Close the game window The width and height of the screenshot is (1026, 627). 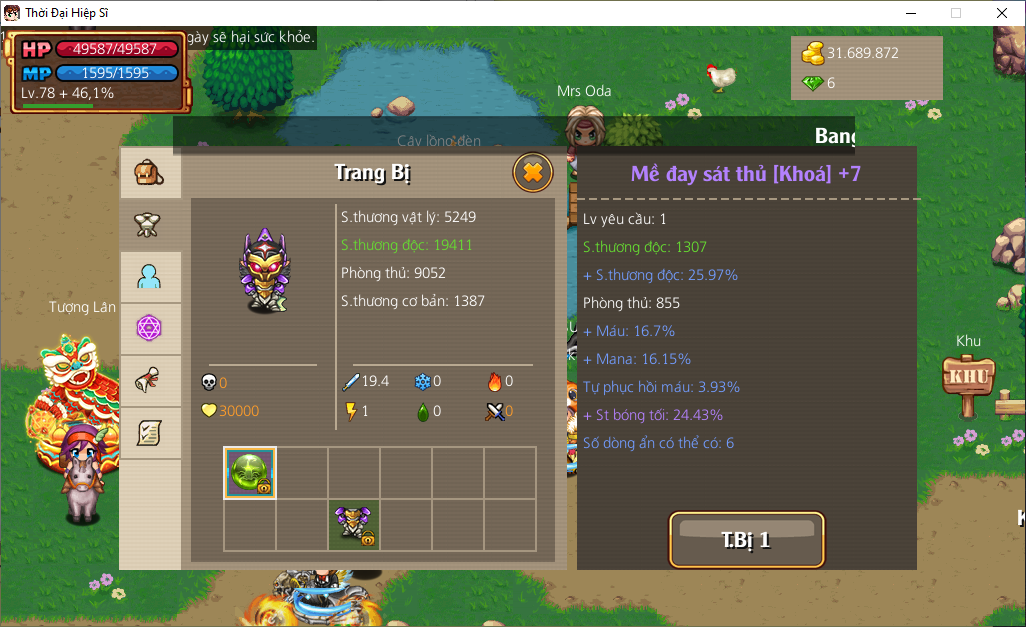pos(1002,13)
